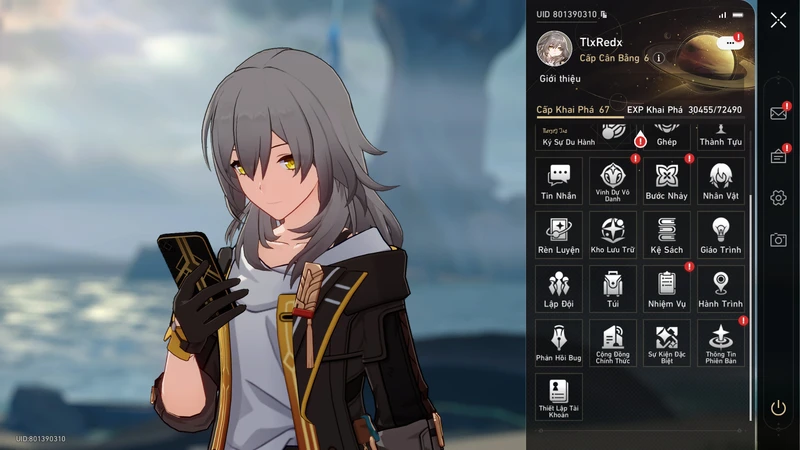Open photo mode with the camera icon
Screen dimensions: 800x450
click(778, 240)
